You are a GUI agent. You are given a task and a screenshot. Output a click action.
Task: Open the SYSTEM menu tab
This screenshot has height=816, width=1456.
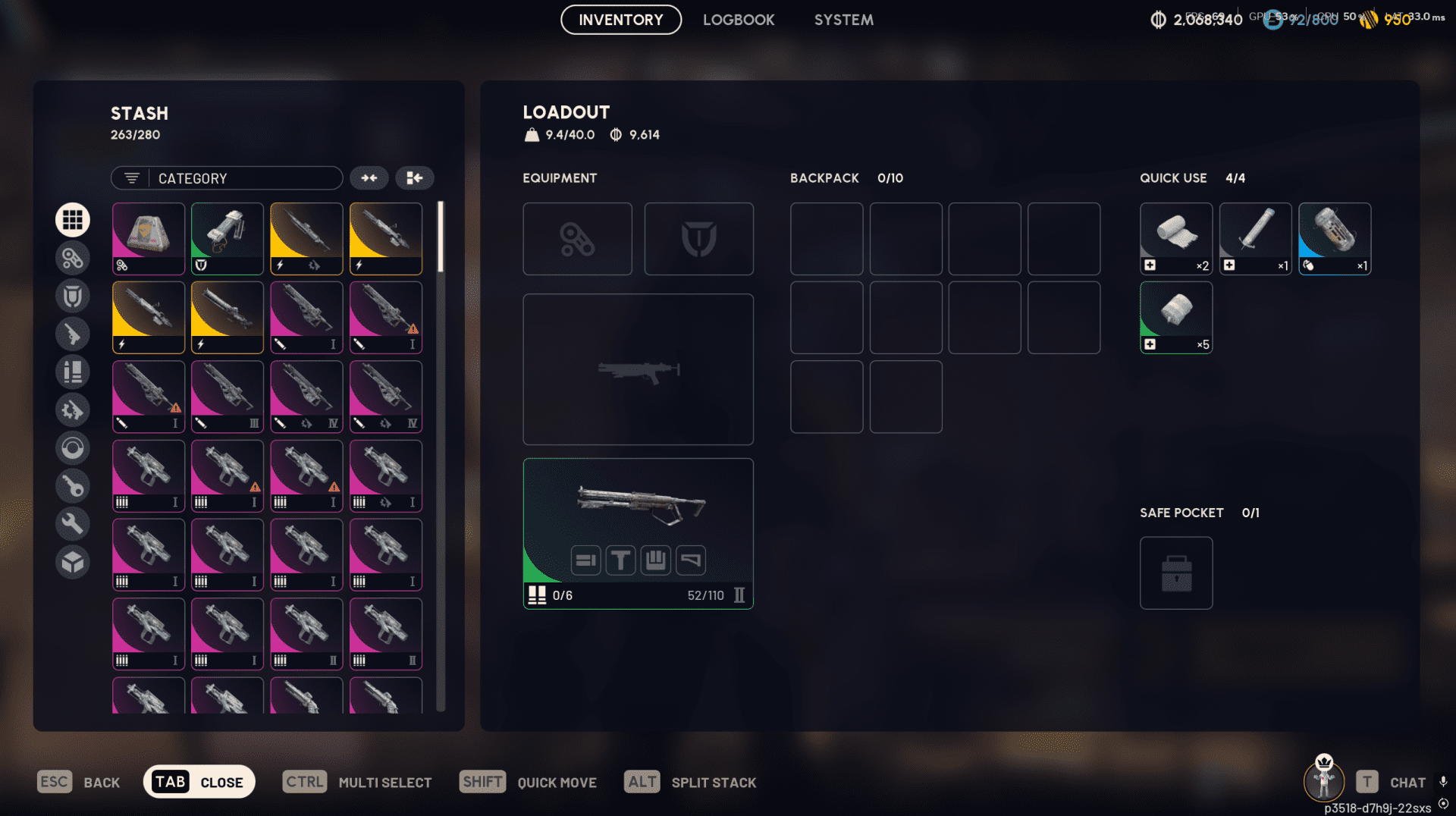point(843,20)
